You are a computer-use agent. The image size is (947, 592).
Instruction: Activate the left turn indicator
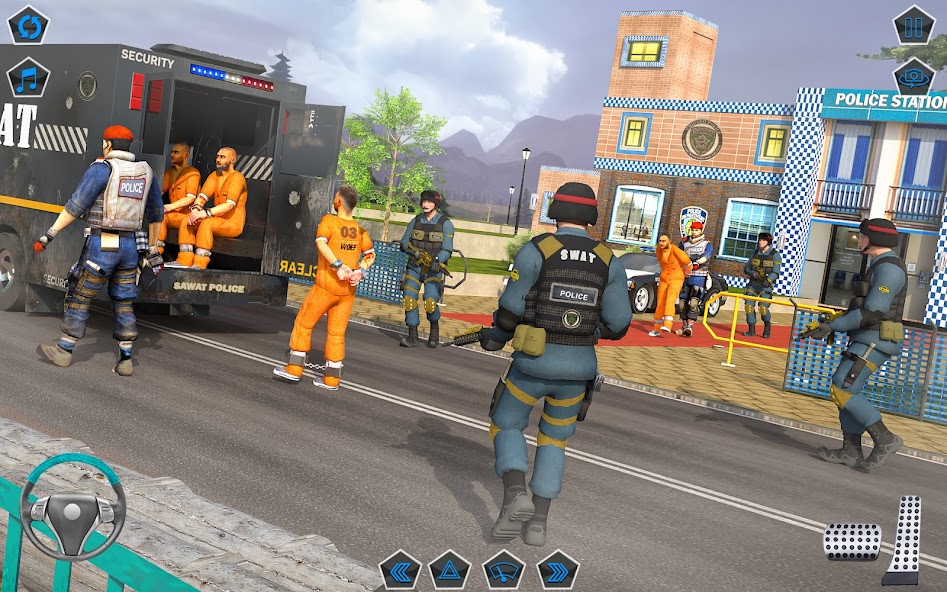click(400, 570)
